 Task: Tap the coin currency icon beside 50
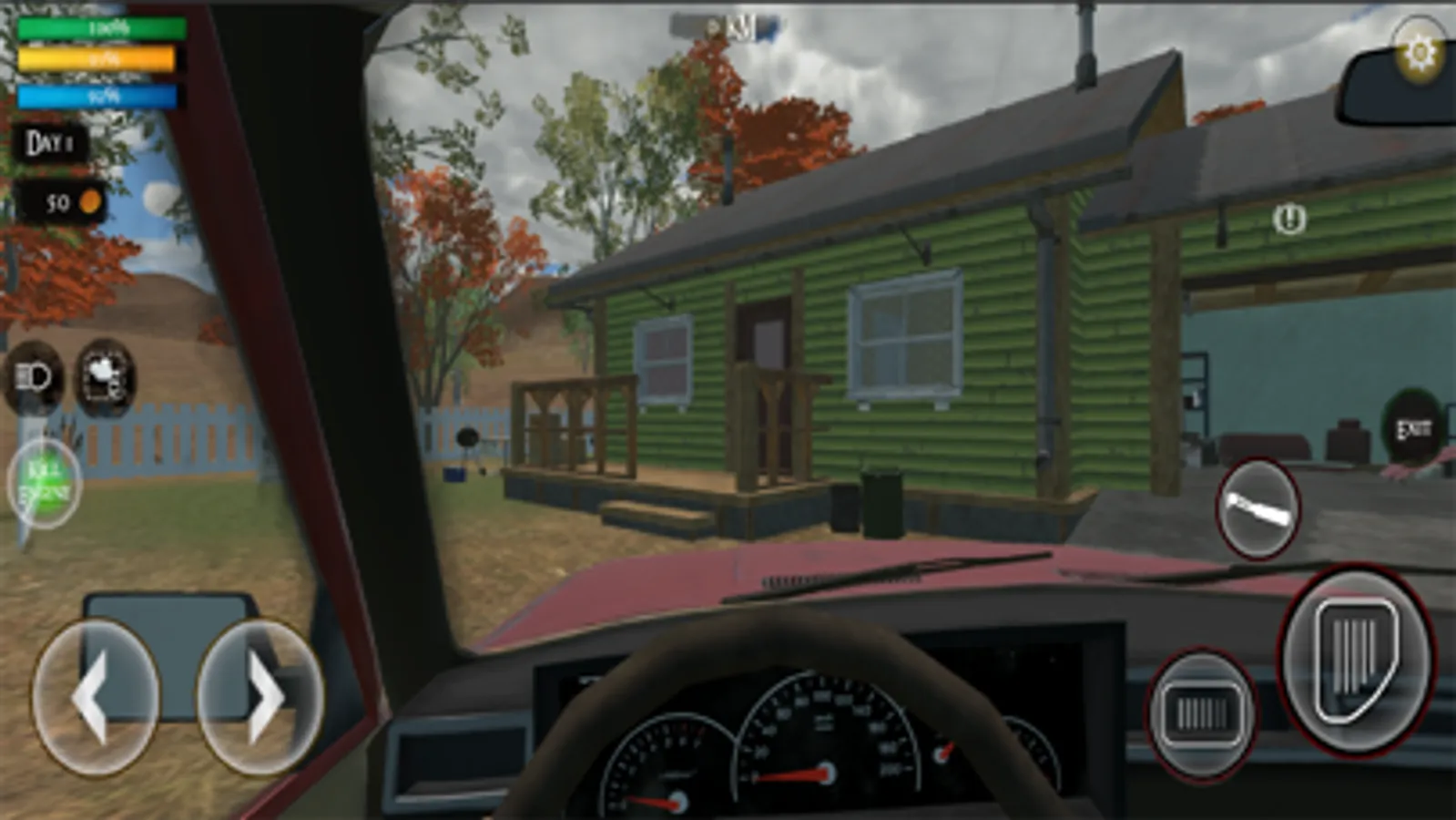tap(88, 201)
